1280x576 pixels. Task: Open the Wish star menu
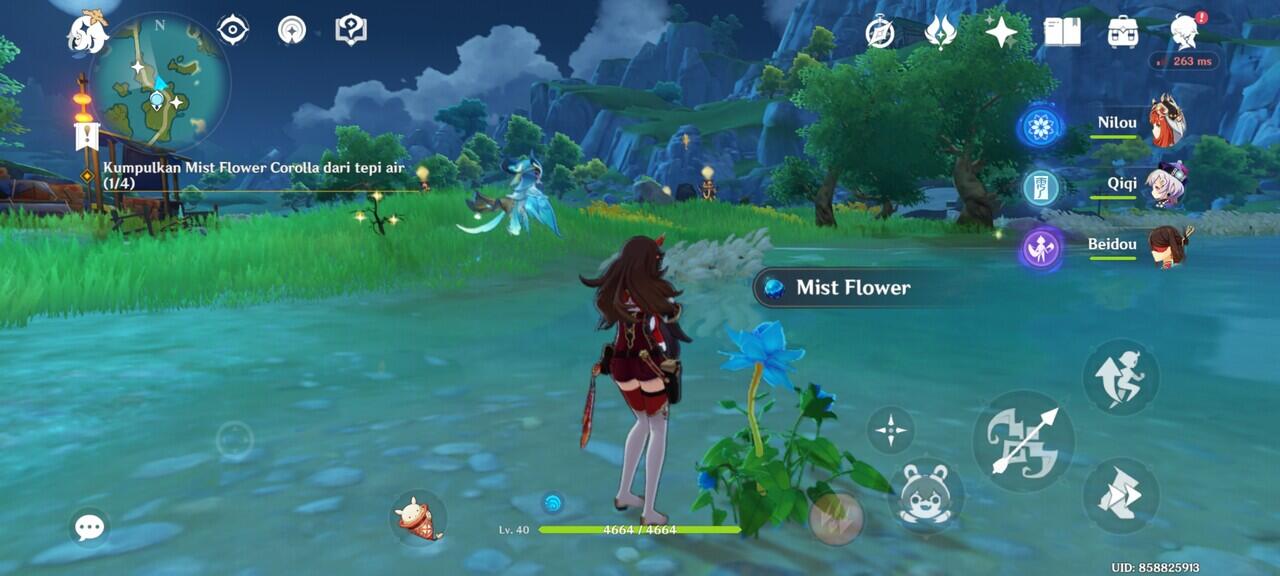[1000, 32]
